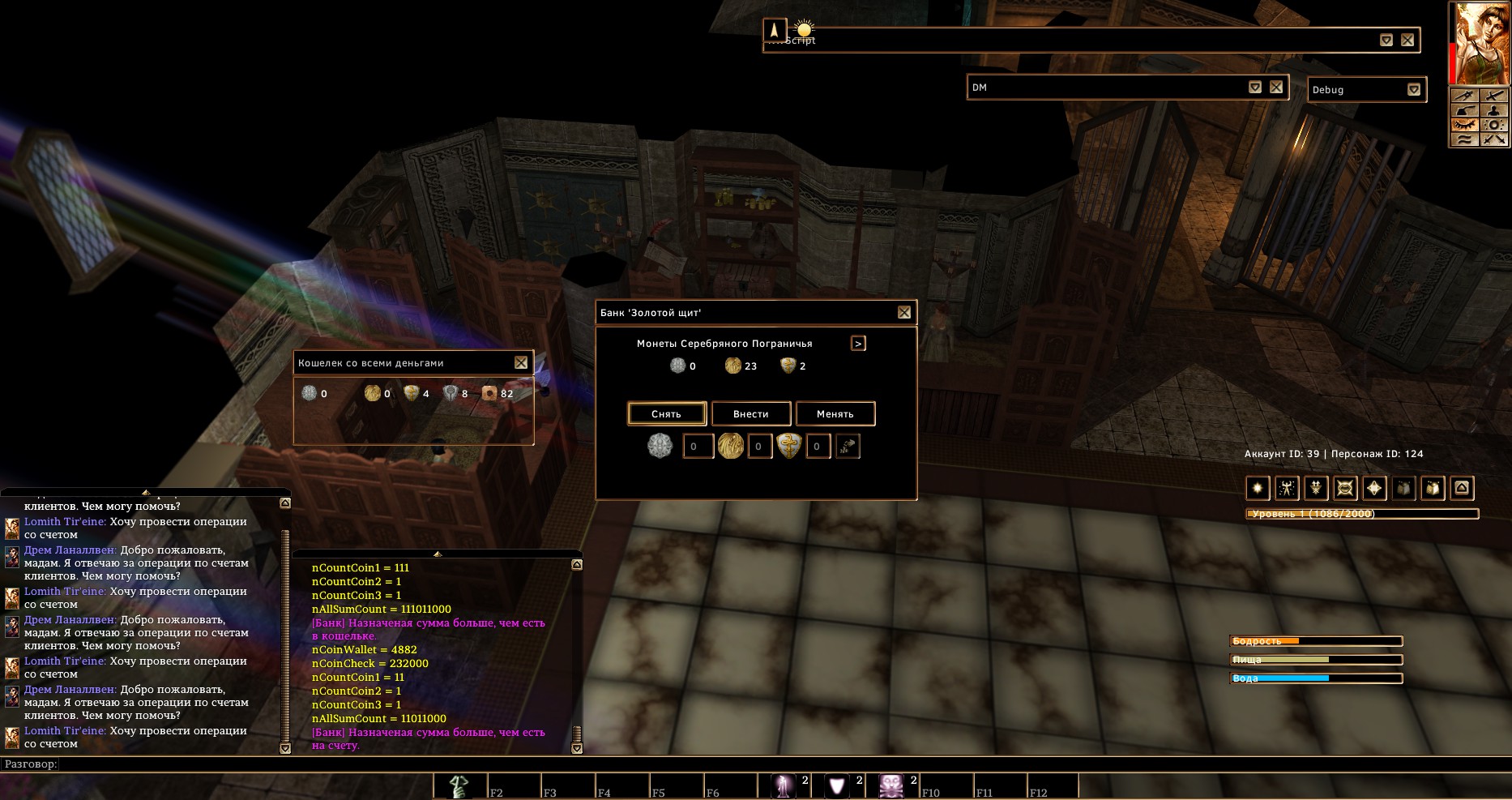Collapse the icon row with the up-arrow button
Viewport: 1512px width, 800px height.
(x=1462, y=488)
